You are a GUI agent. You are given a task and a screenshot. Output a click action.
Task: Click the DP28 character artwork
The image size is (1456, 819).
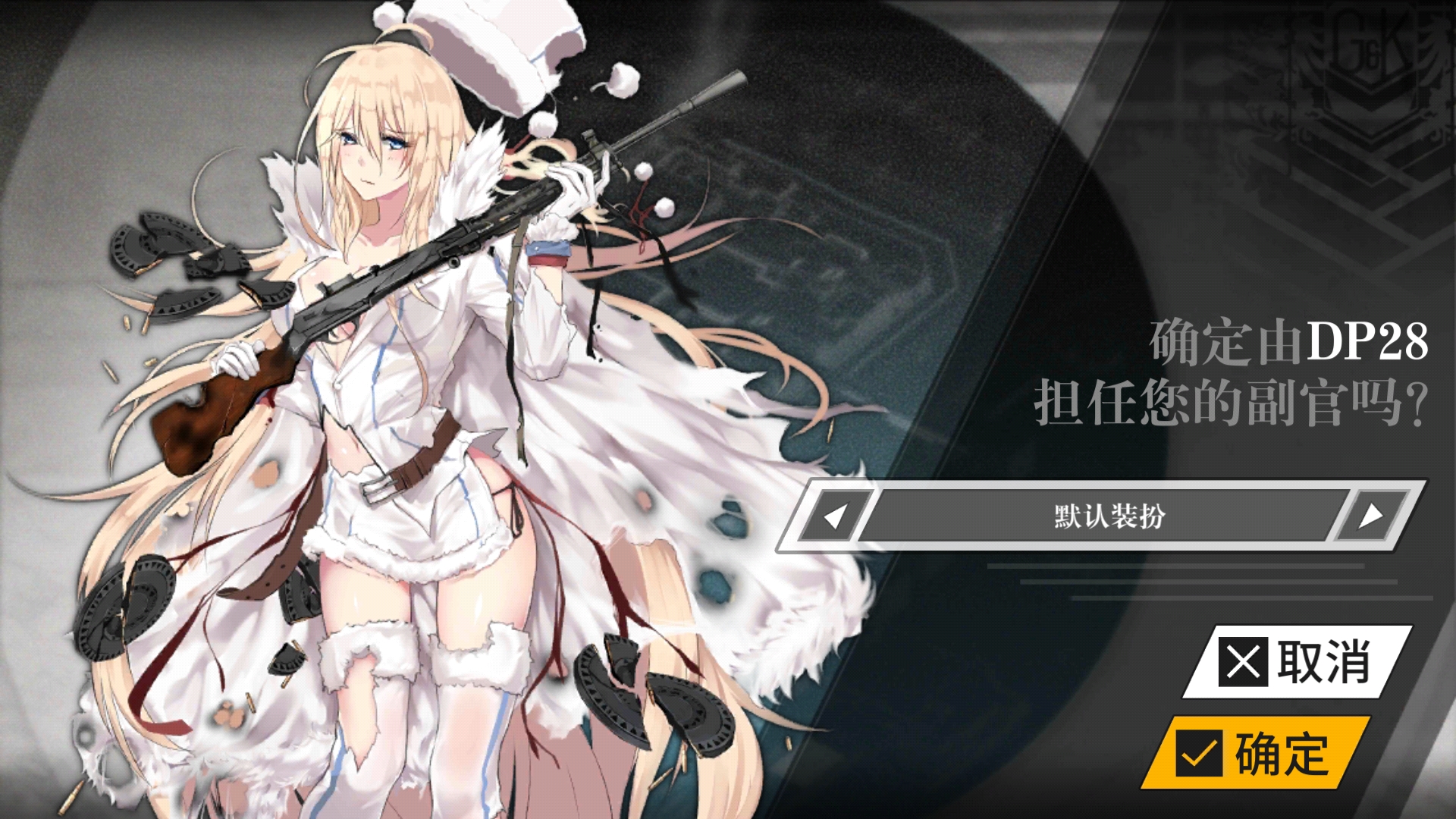click(417, 409)
